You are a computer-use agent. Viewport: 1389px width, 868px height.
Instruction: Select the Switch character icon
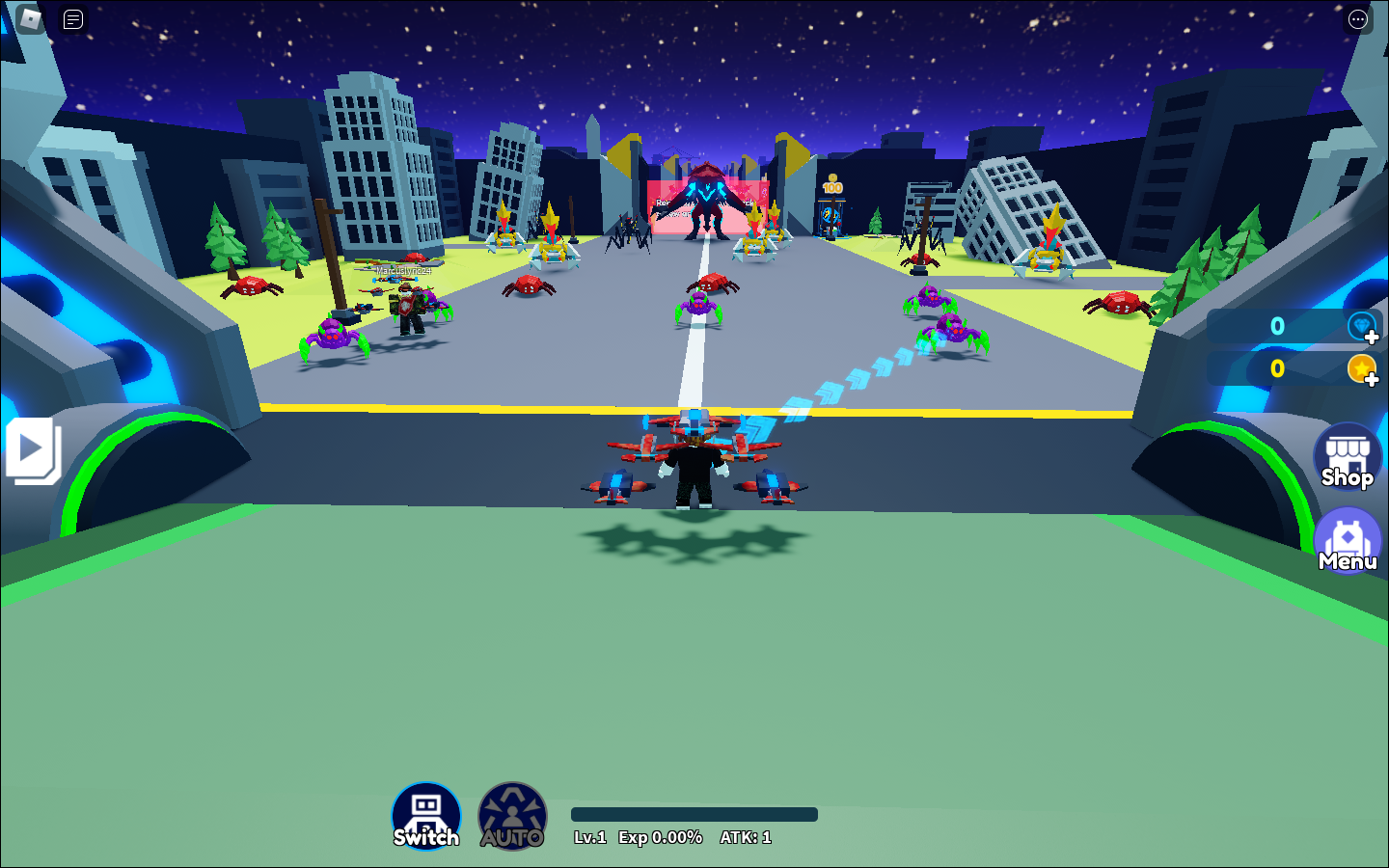click(425, 815)
